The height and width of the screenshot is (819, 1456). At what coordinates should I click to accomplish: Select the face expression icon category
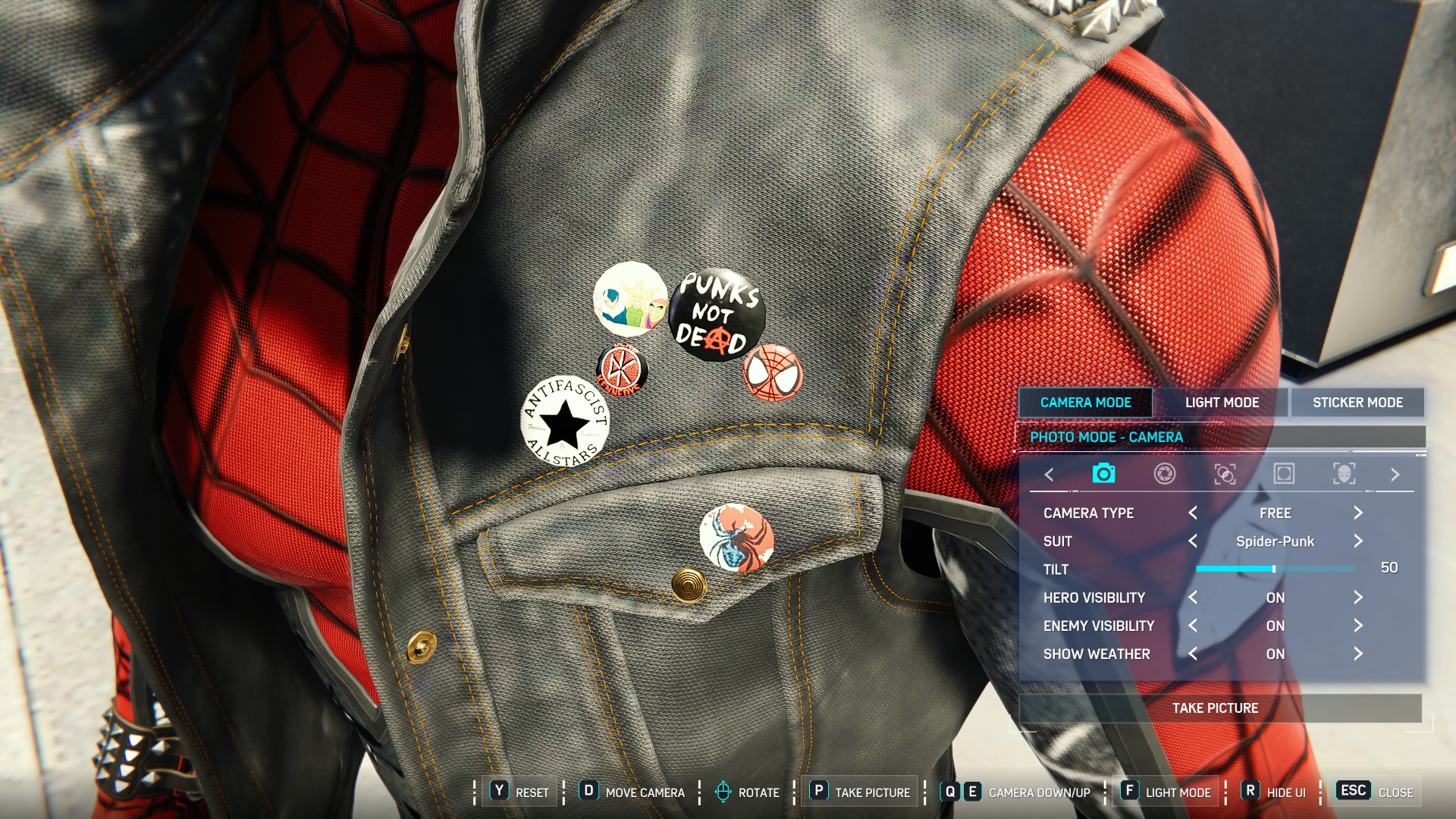click(x=1344, y=474)
